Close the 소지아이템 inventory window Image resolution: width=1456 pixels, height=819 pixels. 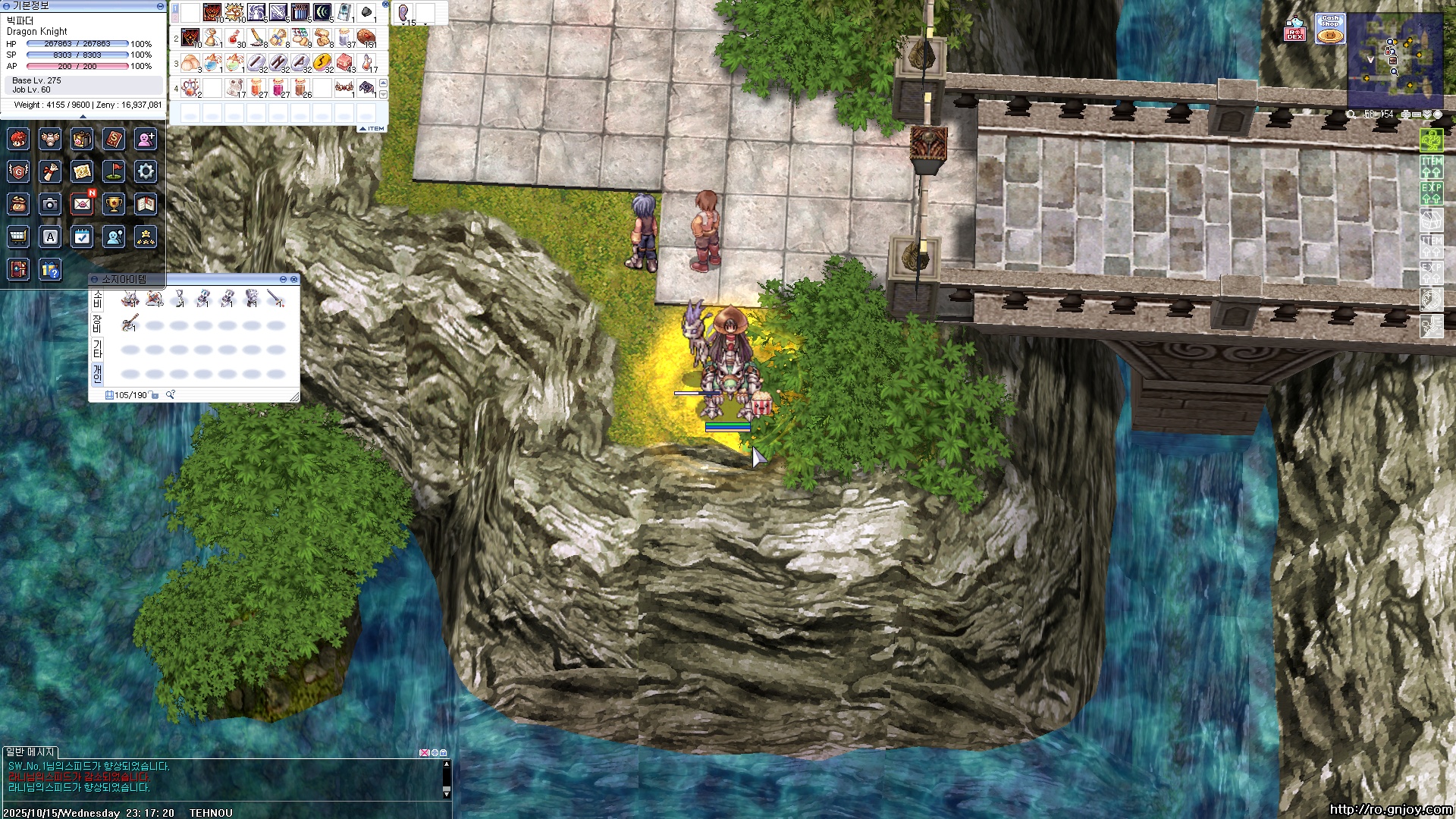(x=294, y=280)
